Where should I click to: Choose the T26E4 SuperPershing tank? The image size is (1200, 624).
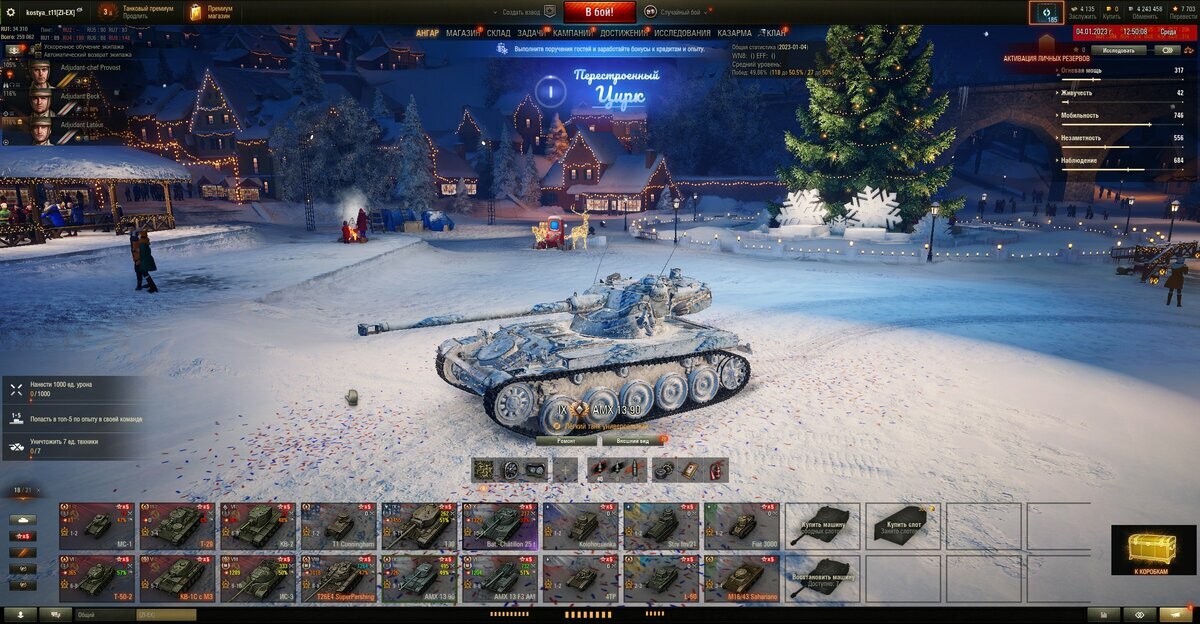pyautogui.click(x=338, y=579)
